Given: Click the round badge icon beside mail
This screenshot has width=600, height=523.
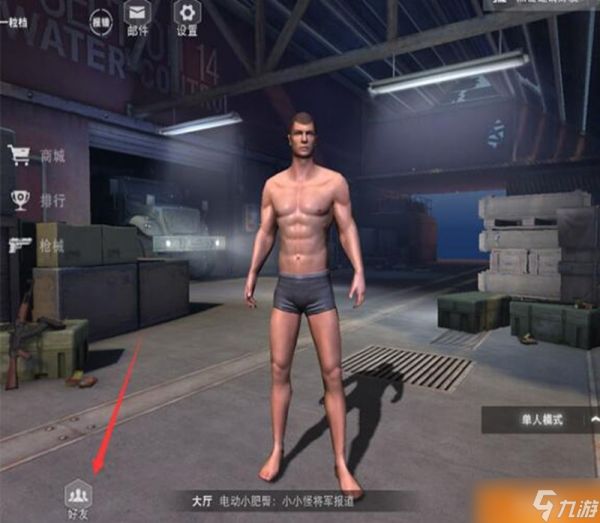Looking at the screenshot, I should [x=101, y=19].
